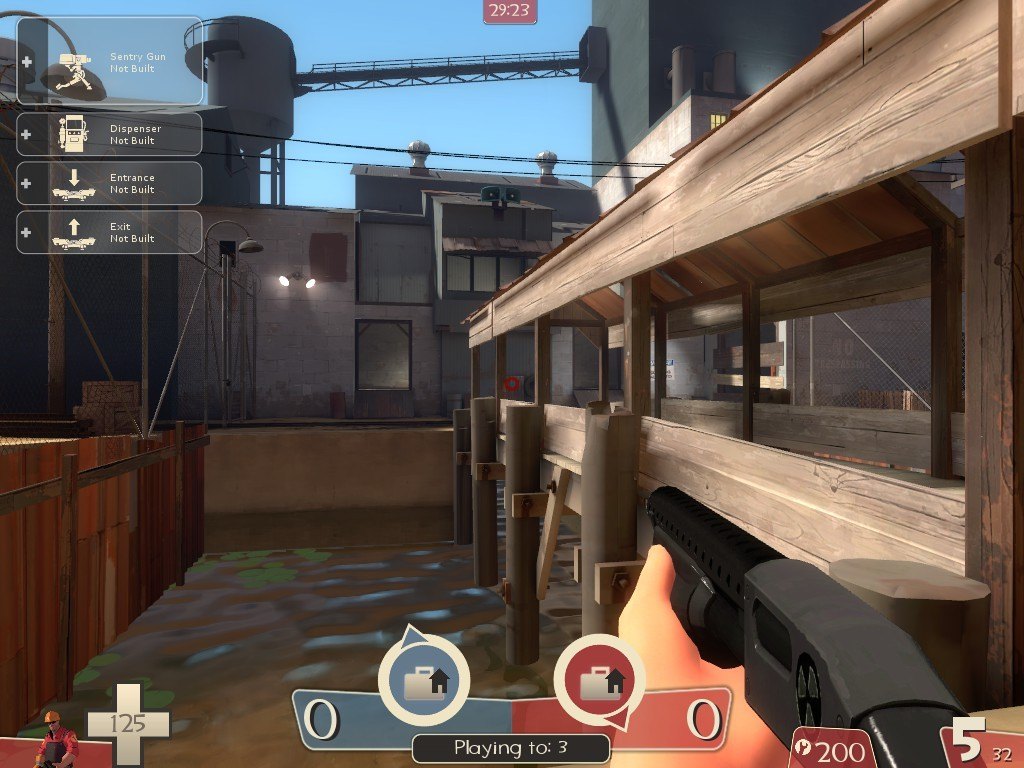Click the RED intelligence briefcase indicator
The height and width of the screenshot is (768, 1024).
599,681
